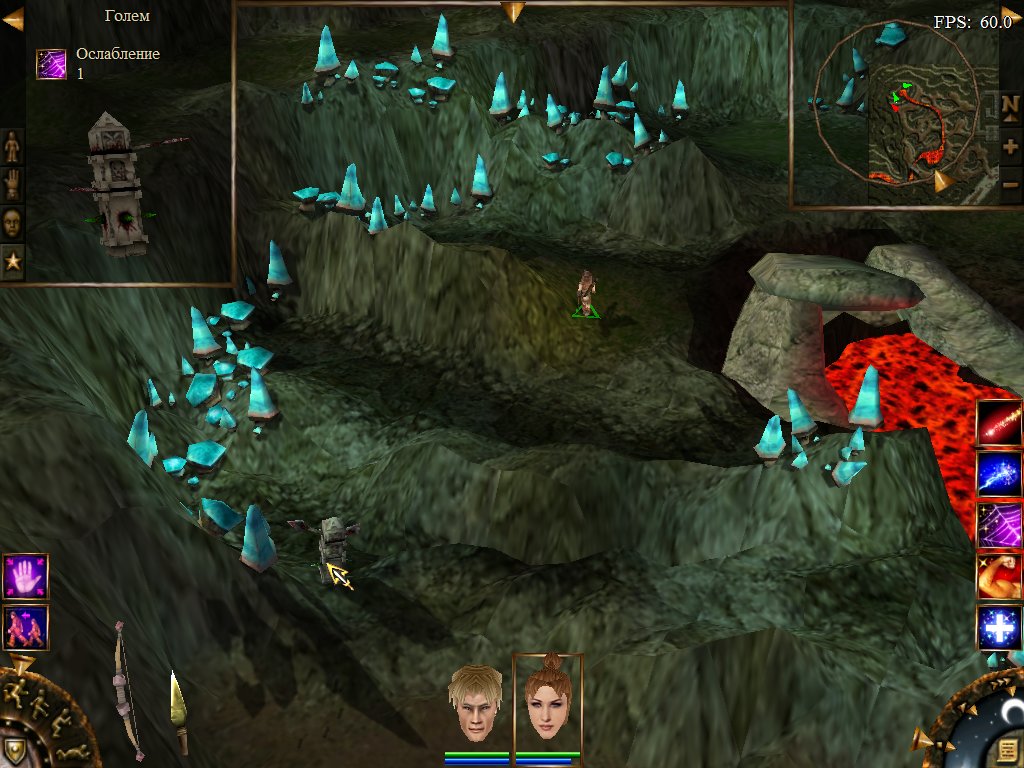Open the body figure tab
This screenshot has height=768, width=1024.
(x=12, y=146)
